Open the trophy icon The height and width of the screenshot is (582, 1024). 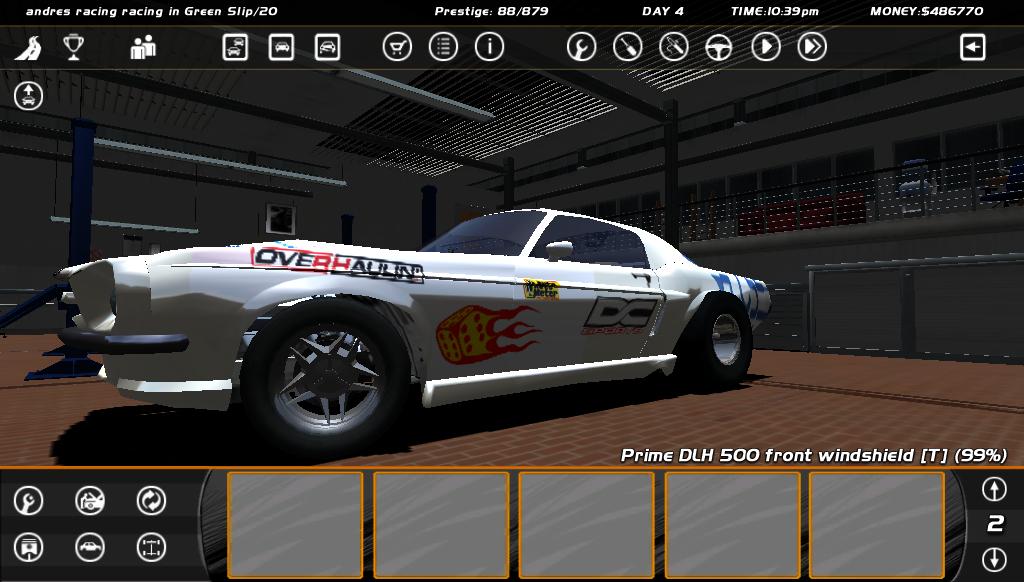click(x=73, y=47)
